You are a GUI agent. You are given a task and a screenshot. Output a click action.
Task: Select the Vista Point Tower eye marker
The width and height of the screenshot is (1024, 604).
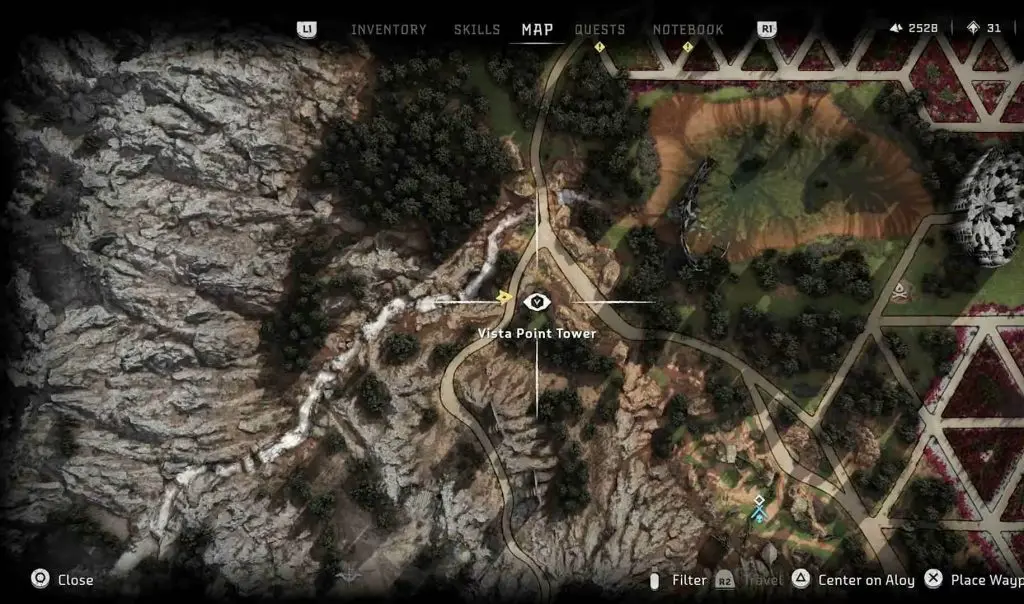(537, 300)
